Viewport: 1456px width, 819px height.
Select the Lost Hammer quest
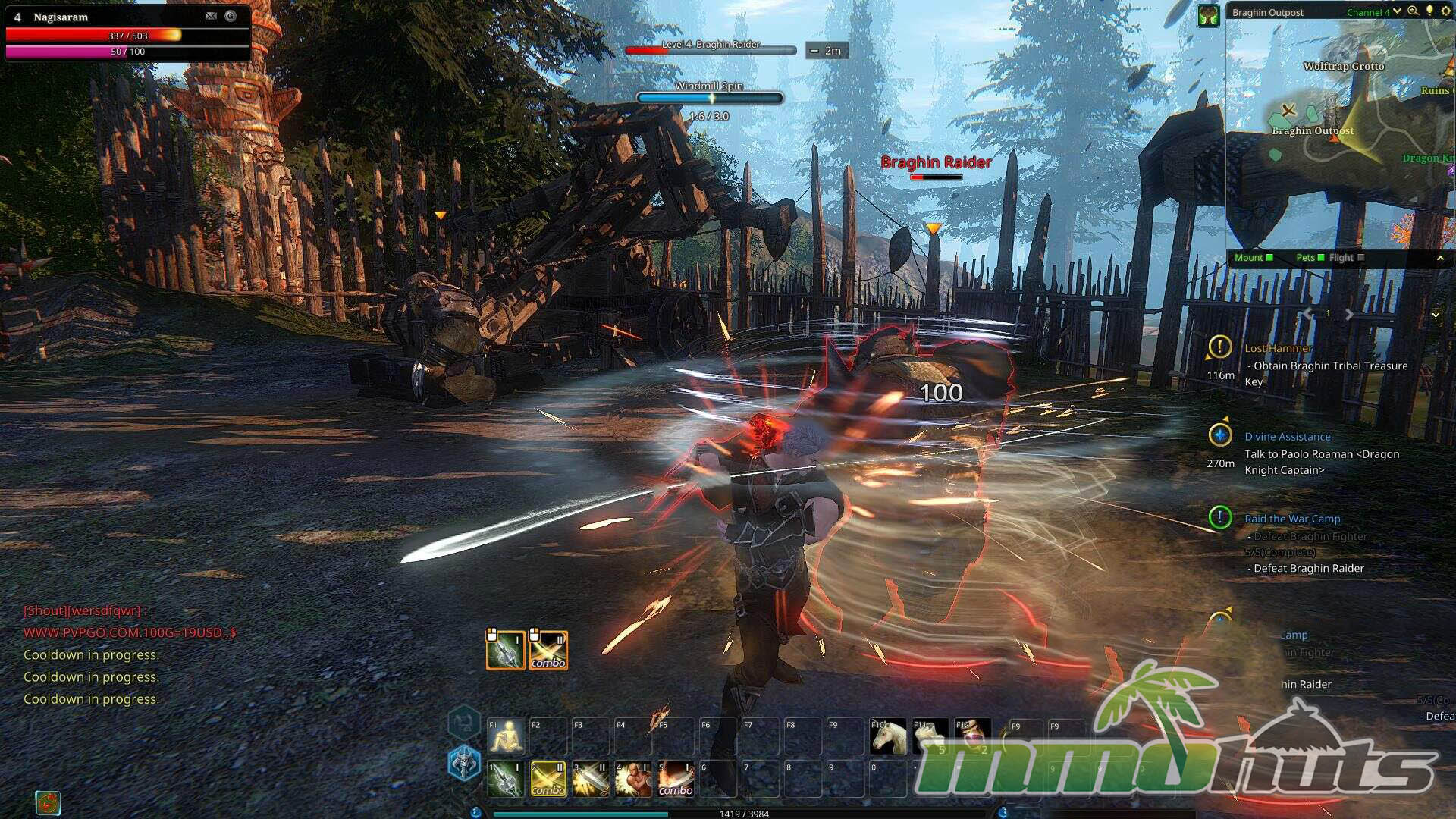click(x=1278, y=348)
